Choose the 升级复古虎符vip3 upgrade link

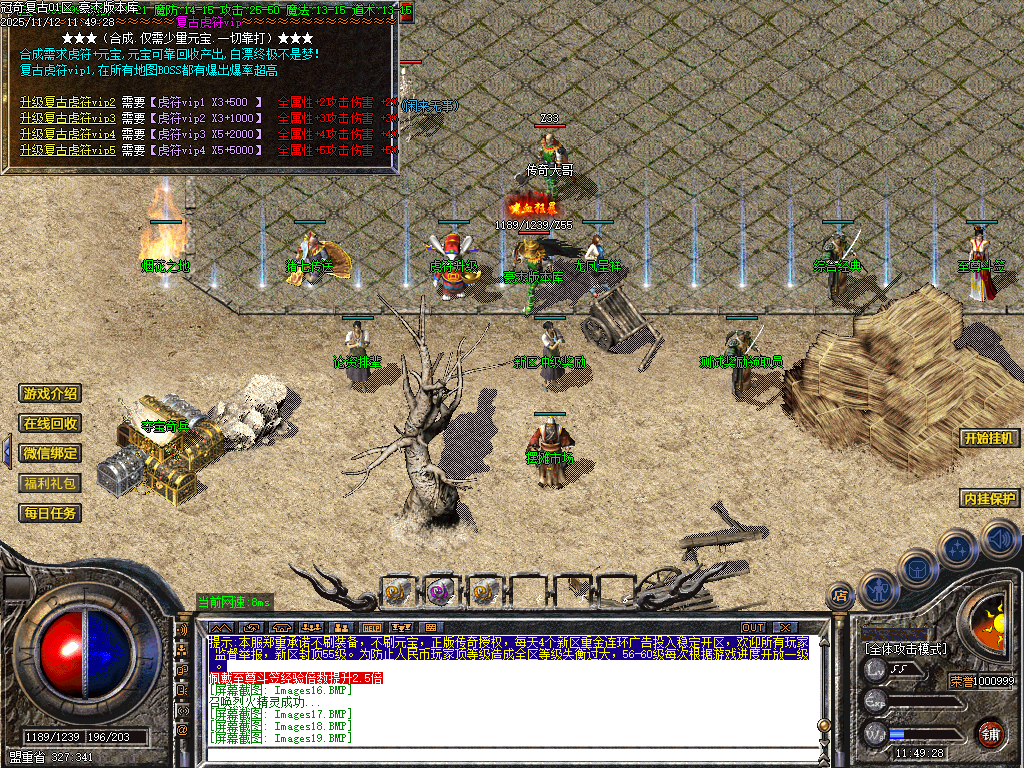[x=68, y=119]
